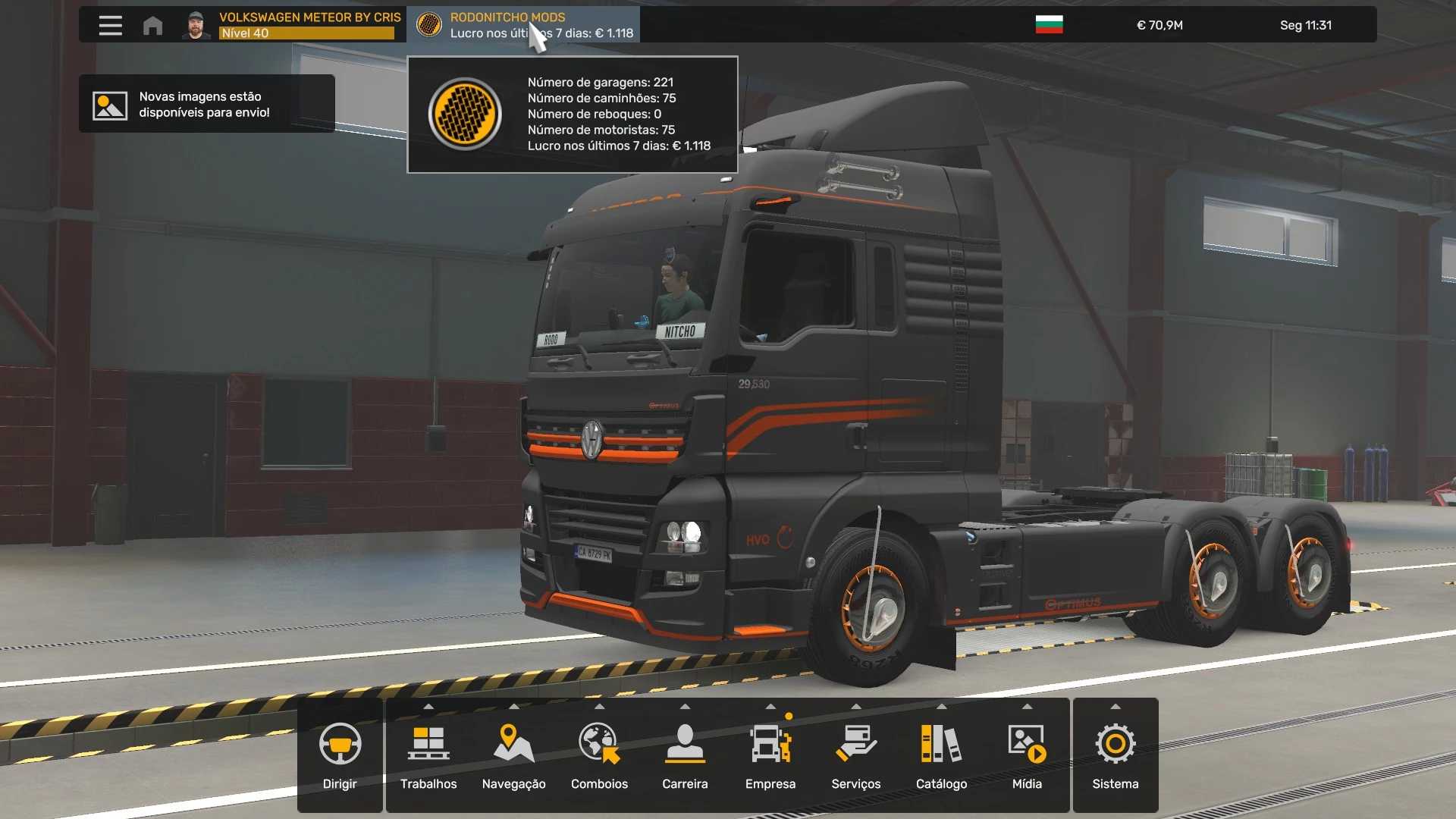Open the Trabalhos jobs menu

click(428, 755)
